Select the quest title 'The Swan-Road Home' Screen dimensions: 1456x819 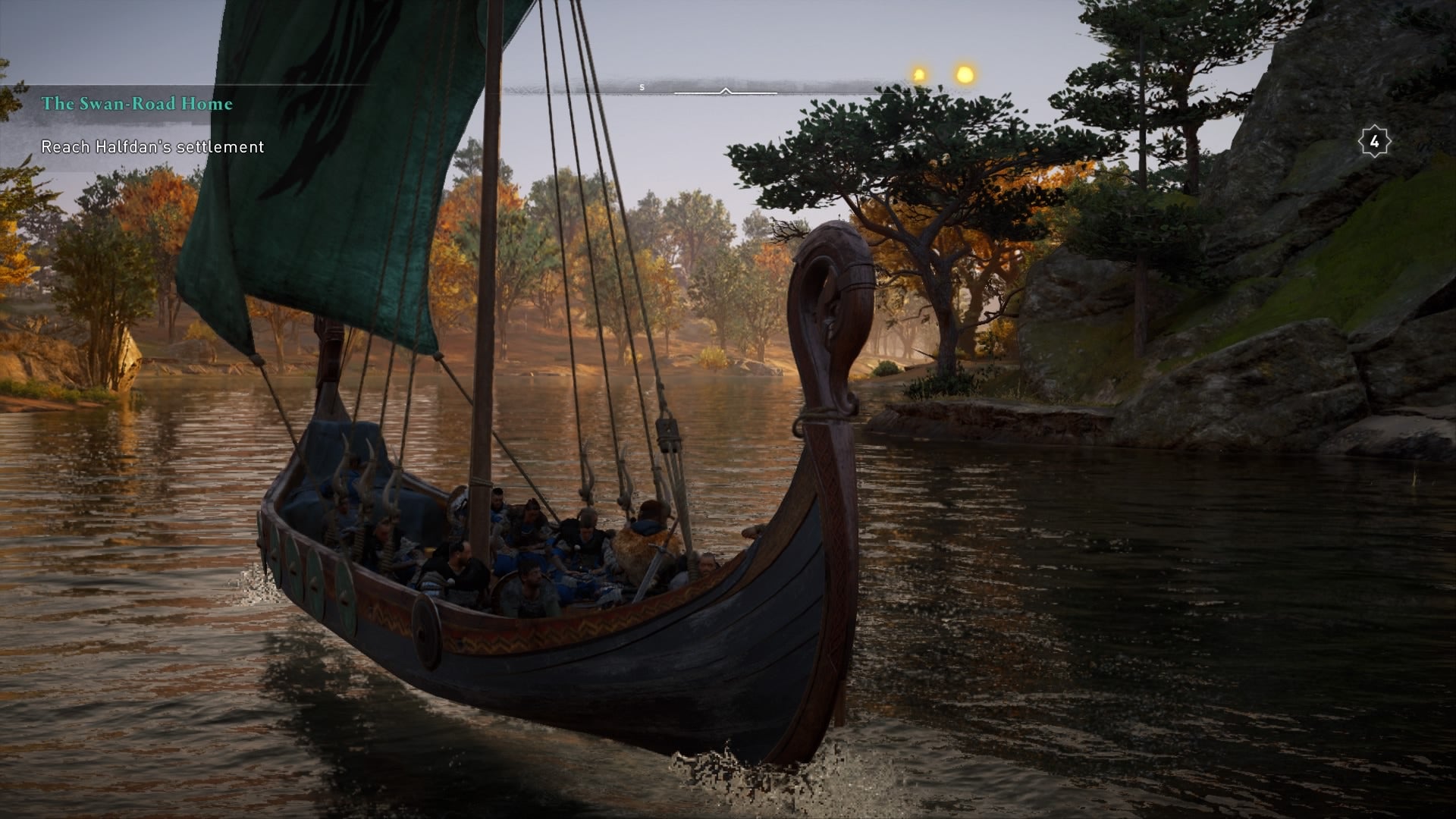point(137,104)
